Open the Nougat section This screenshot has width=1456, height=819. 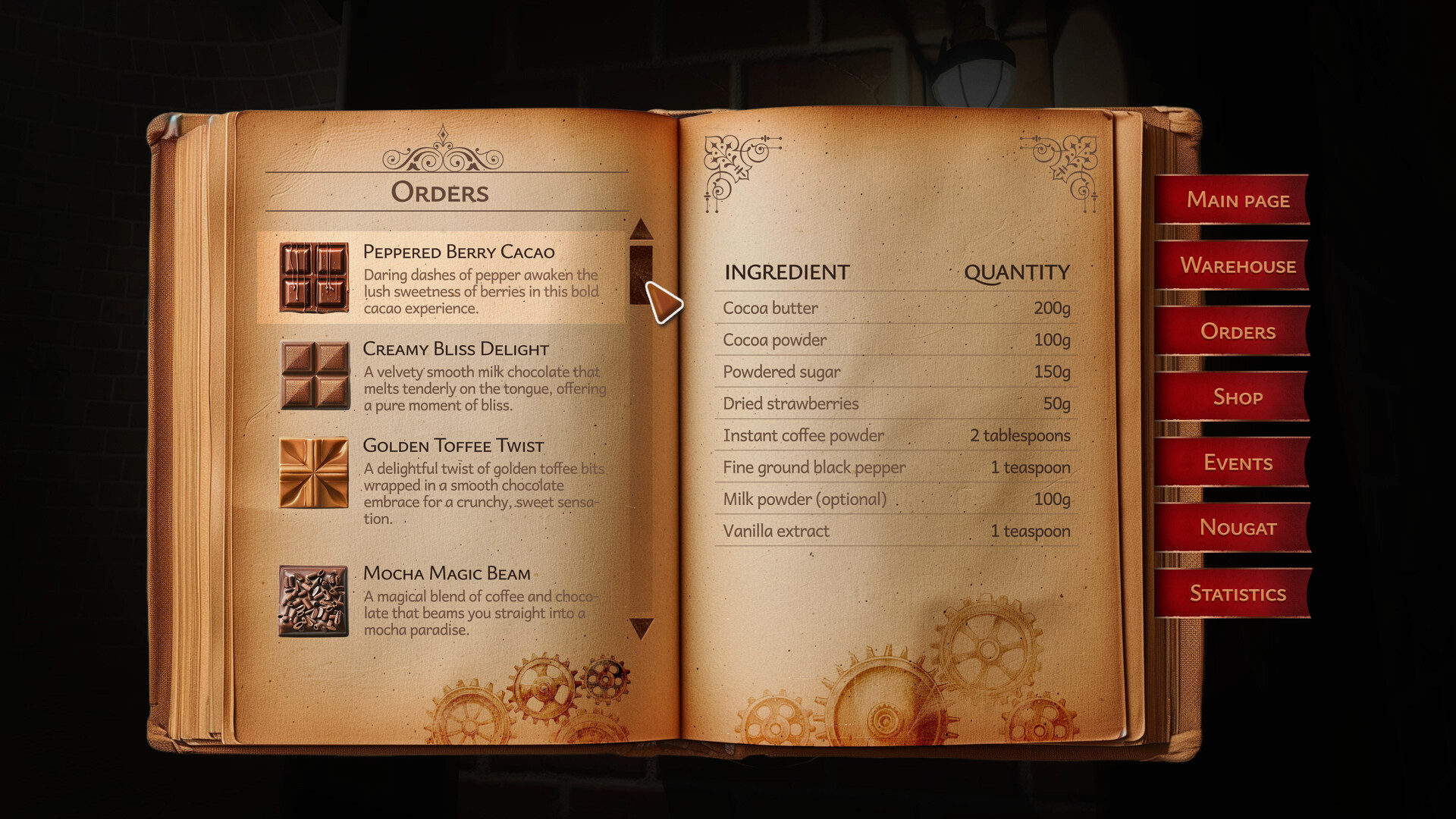point(1238,528)
